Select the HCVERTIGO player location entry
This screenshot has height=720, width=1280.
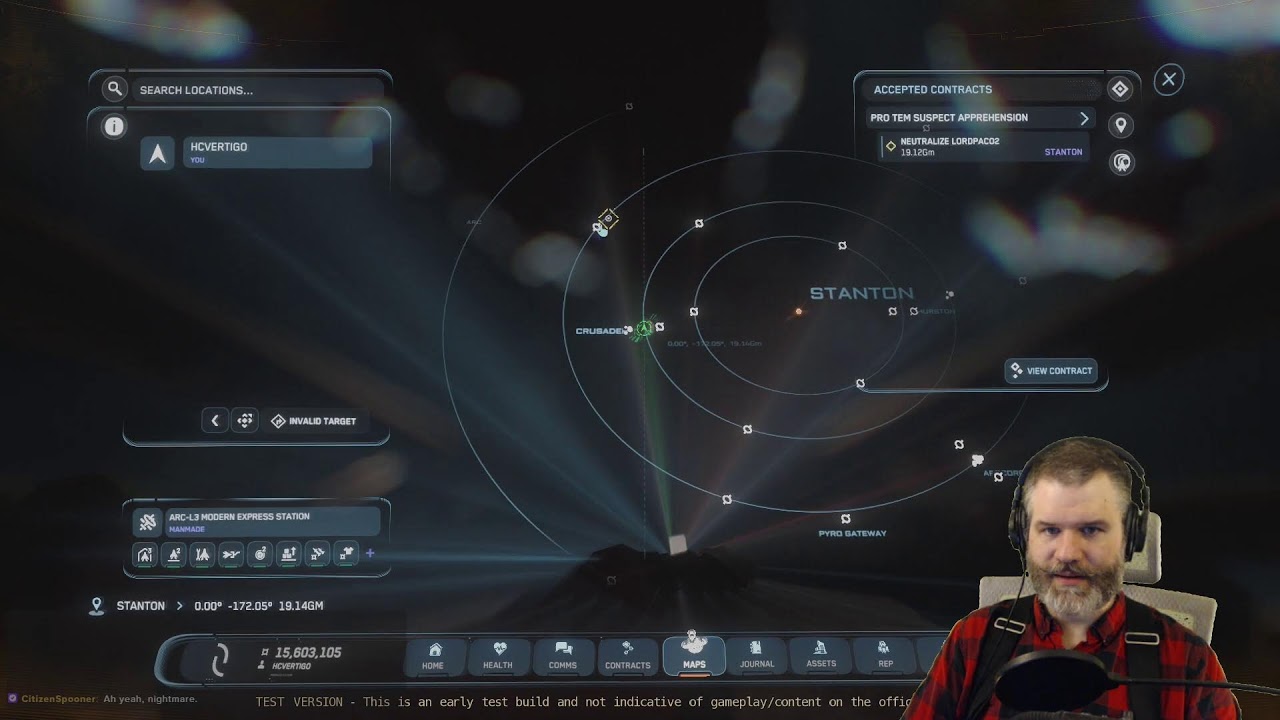tap(276, 152)
